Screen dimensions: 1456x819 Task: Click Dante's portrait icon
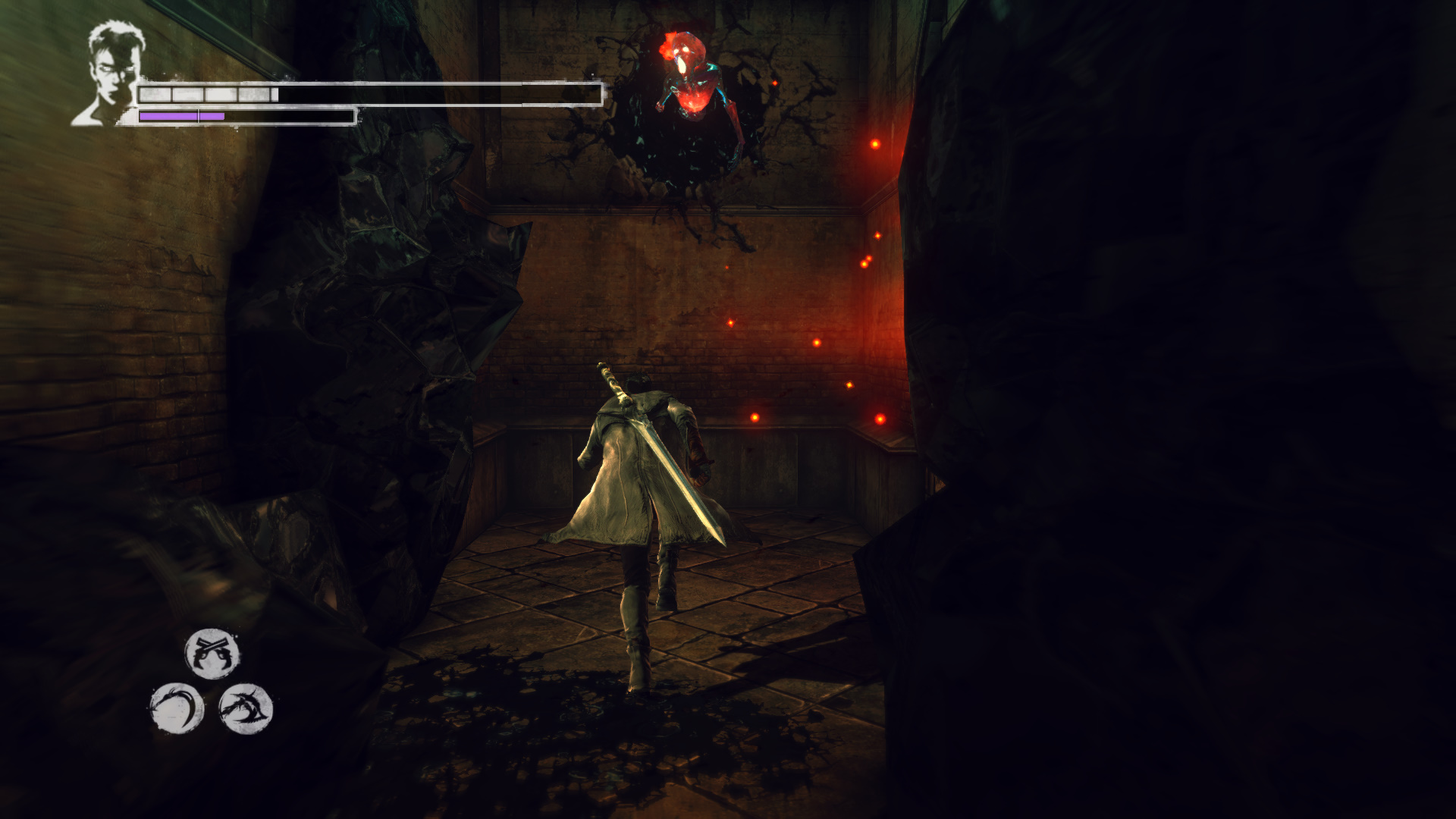coord(109,74)
